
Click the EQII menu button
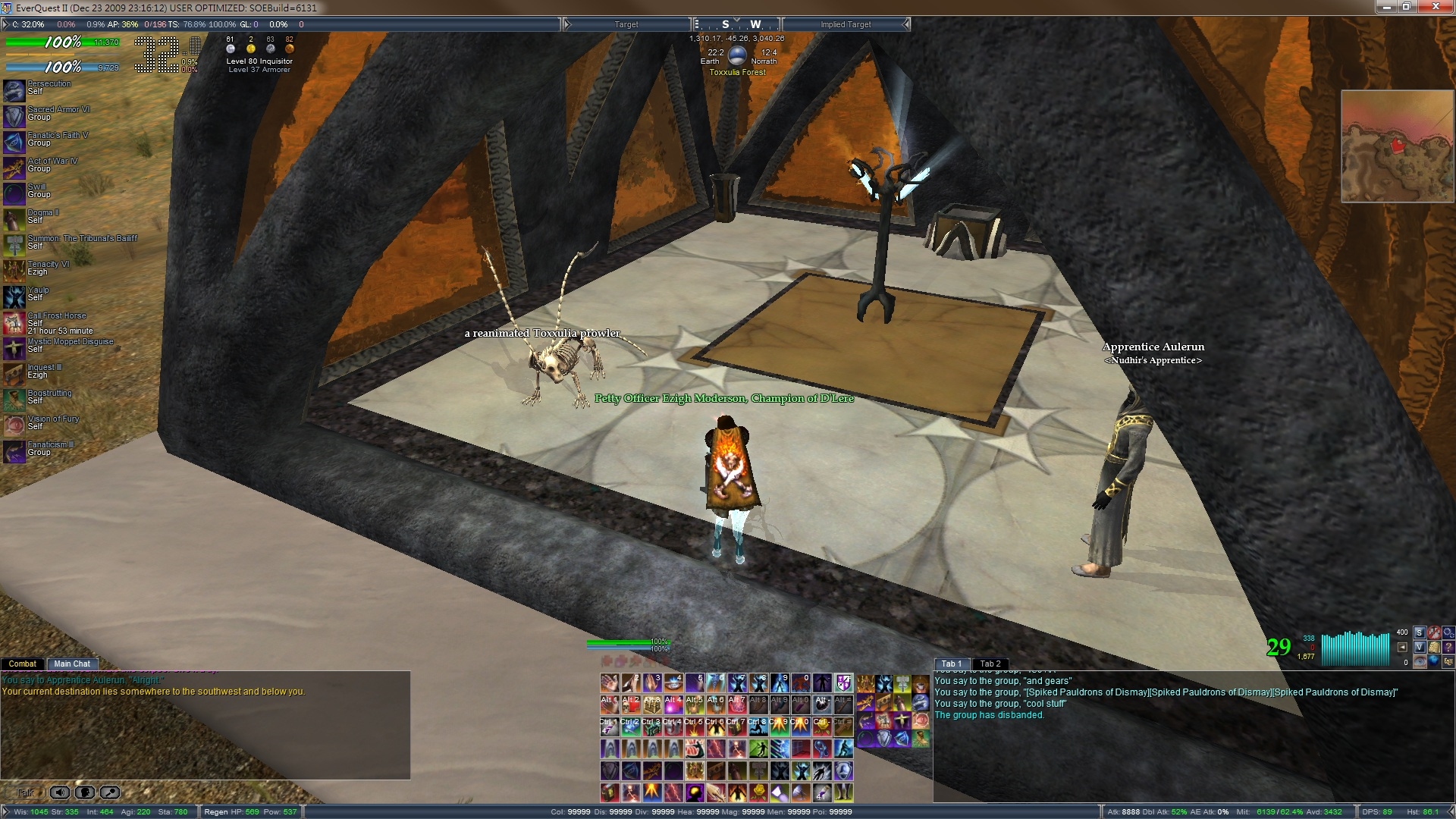point(1448,662)
